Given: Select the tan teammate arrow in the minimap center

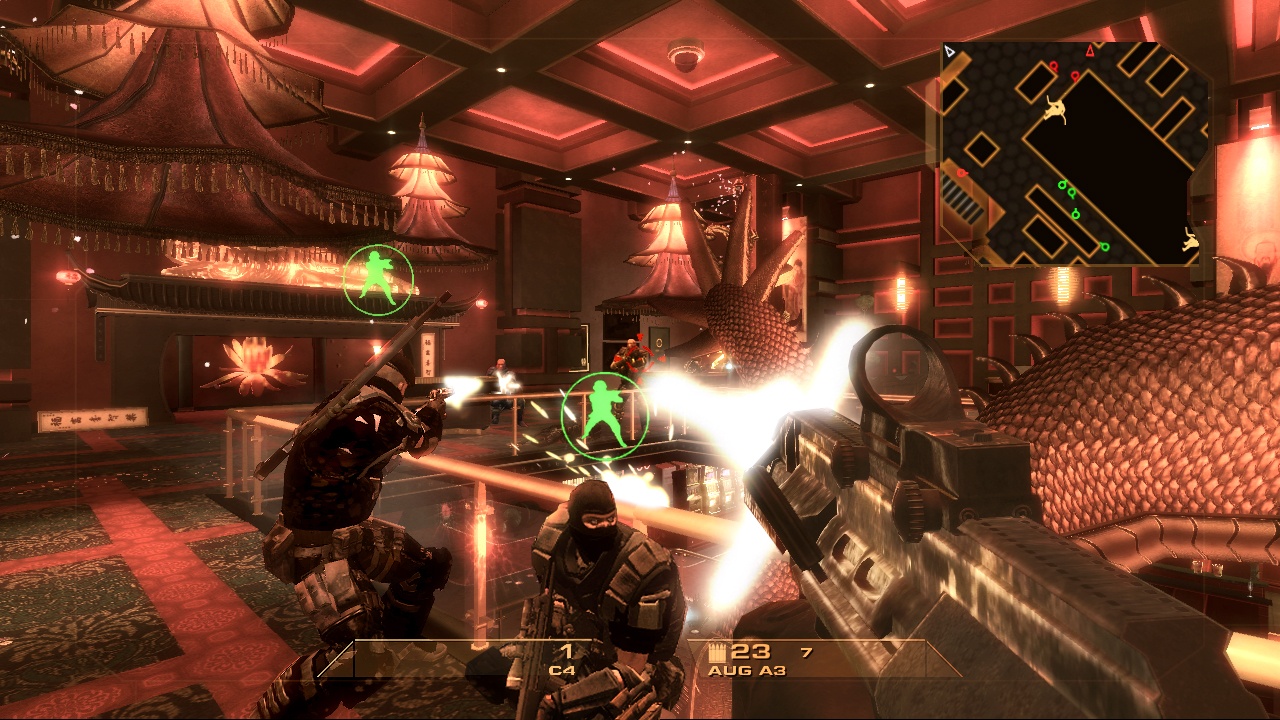Looking at the screenshot, I should (x=1055, y=109).
